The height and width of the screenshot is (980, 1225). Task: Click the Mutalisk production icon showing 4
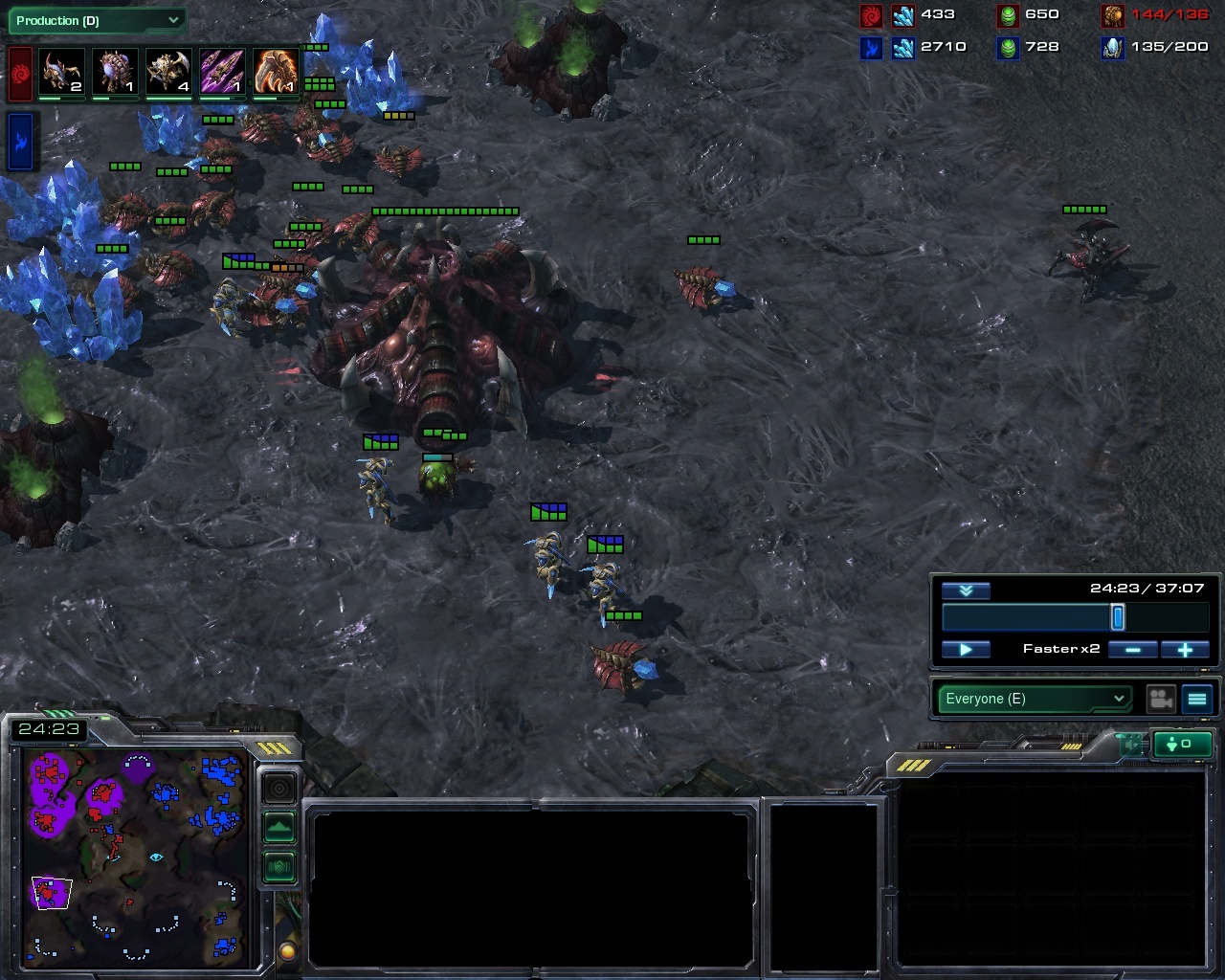click(x=168, y=73)
